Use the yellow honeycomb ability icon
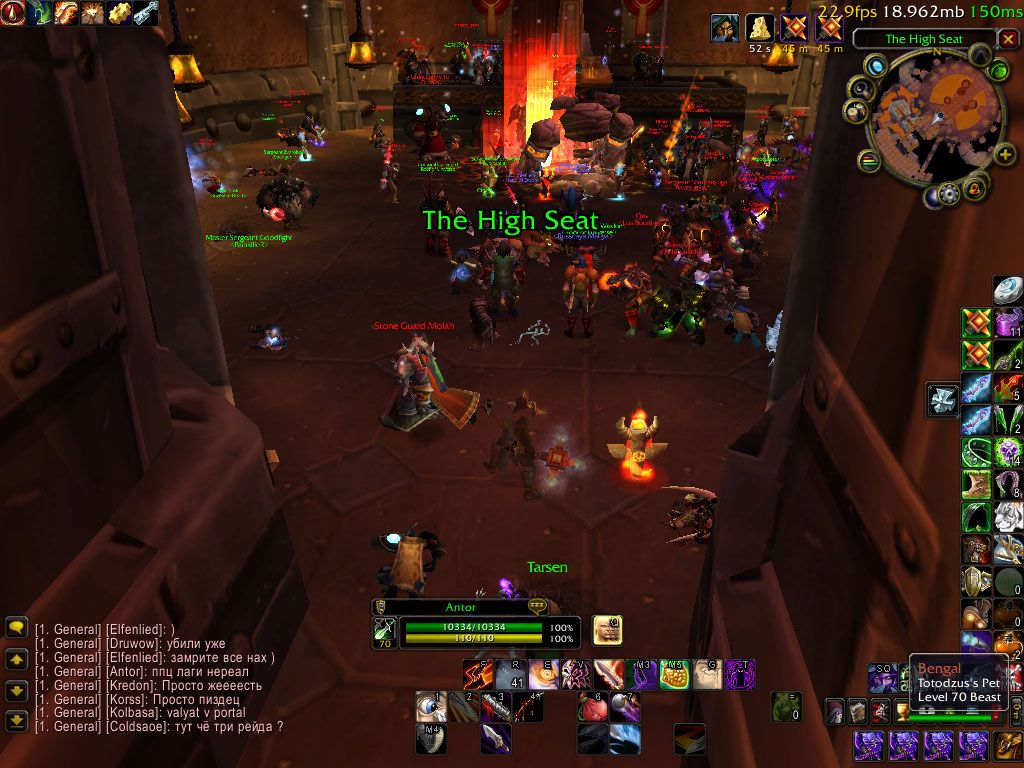1024x768 pixels. click(673, 675)
